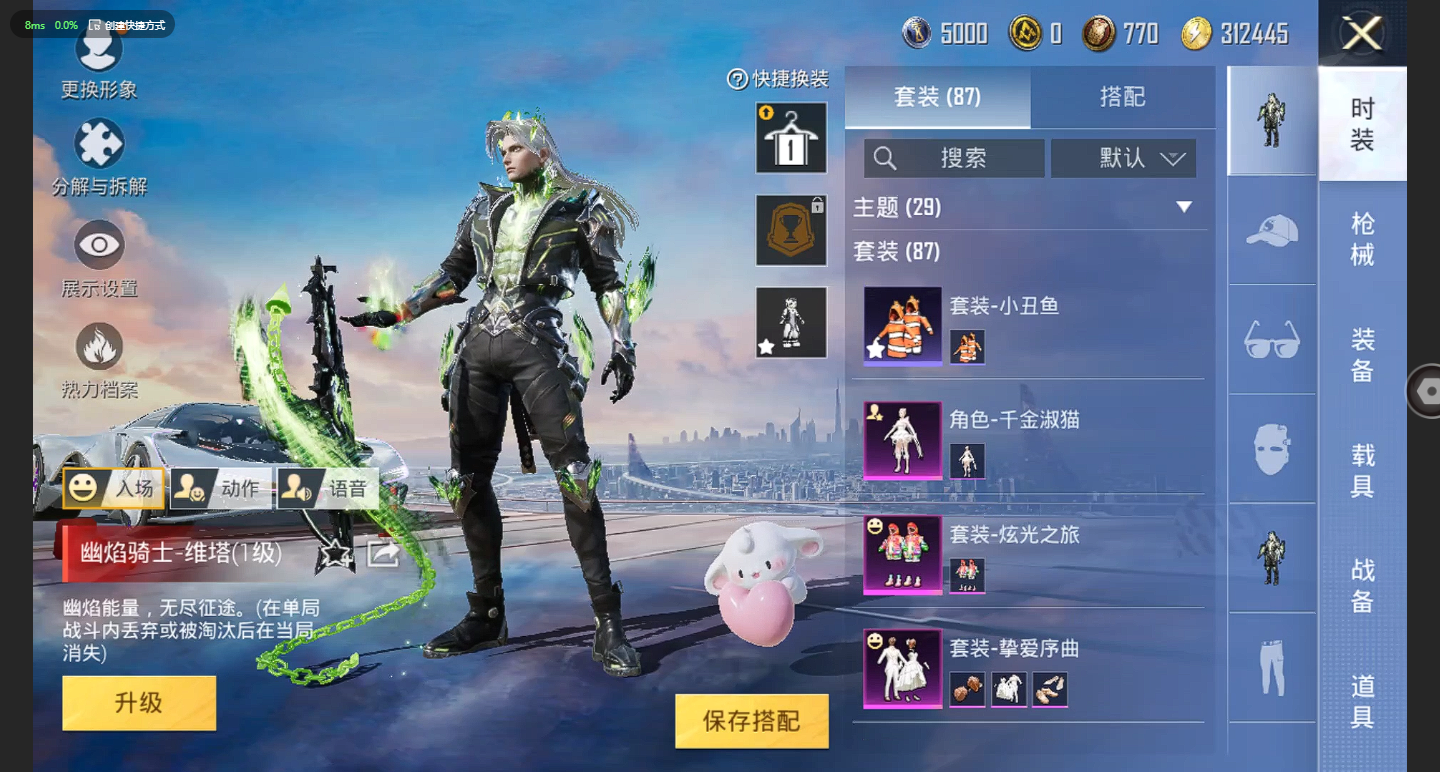Show the hat category items
Screen dimensions: 1440x772
[x=1272, y=230]
